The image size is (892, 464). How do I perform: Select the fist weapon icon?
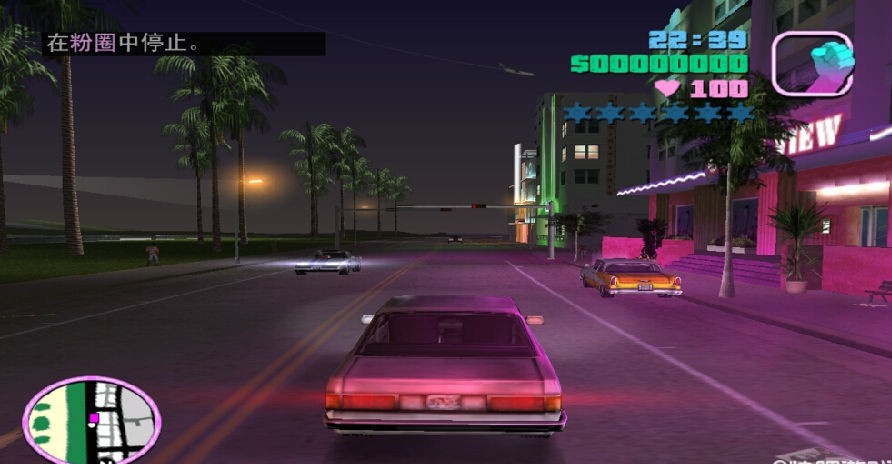click(x=812, y=63)
